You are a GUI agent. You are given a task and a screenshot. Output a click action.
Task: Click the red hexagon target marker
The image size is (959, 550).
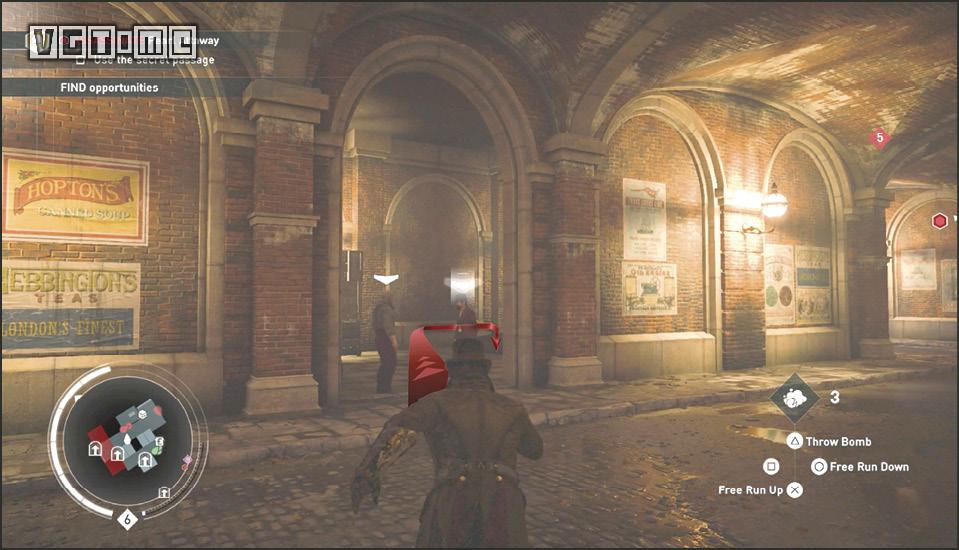pyautogui.click(x=939, y=221)
